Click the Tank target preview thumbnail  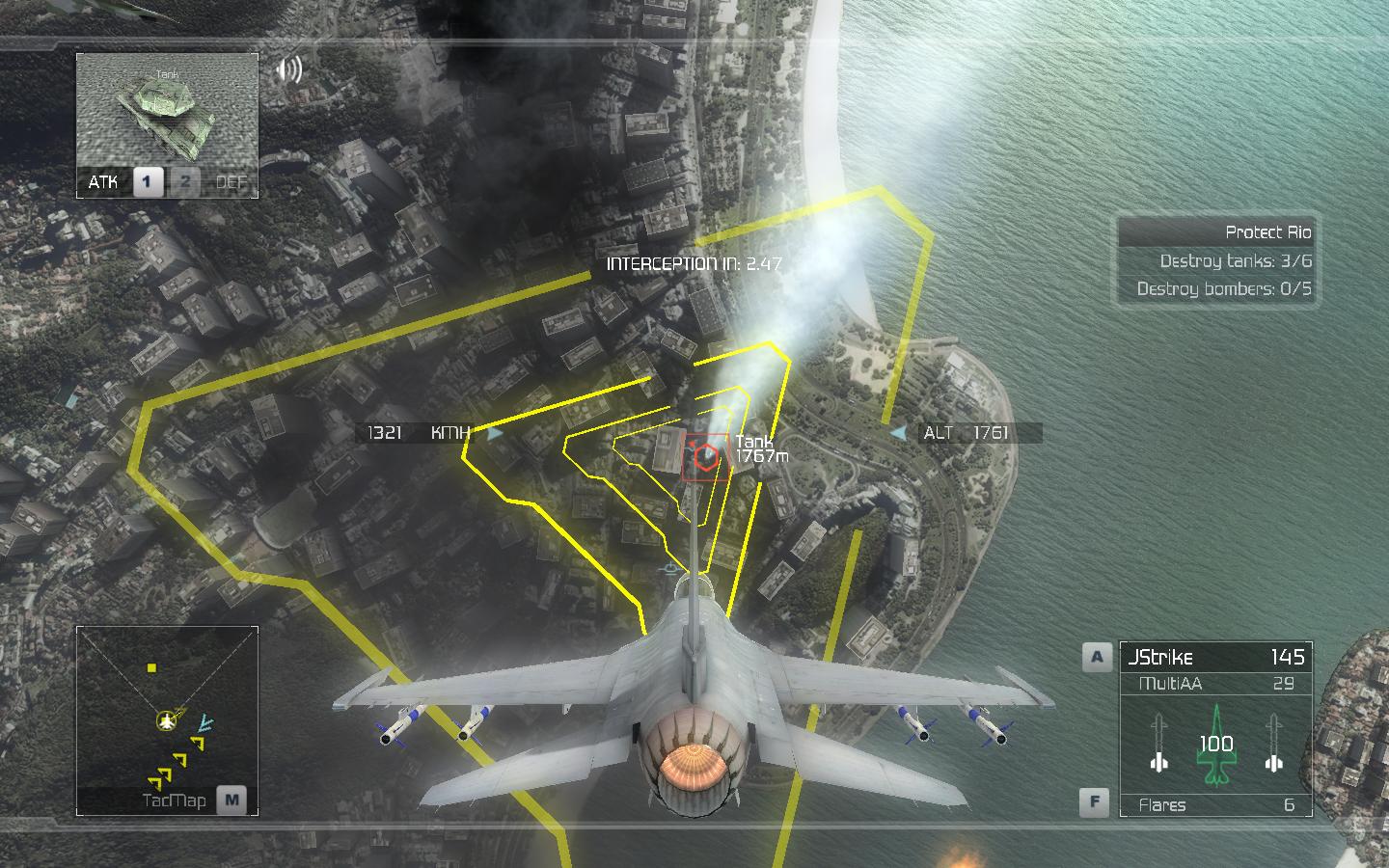pos(167,111)
